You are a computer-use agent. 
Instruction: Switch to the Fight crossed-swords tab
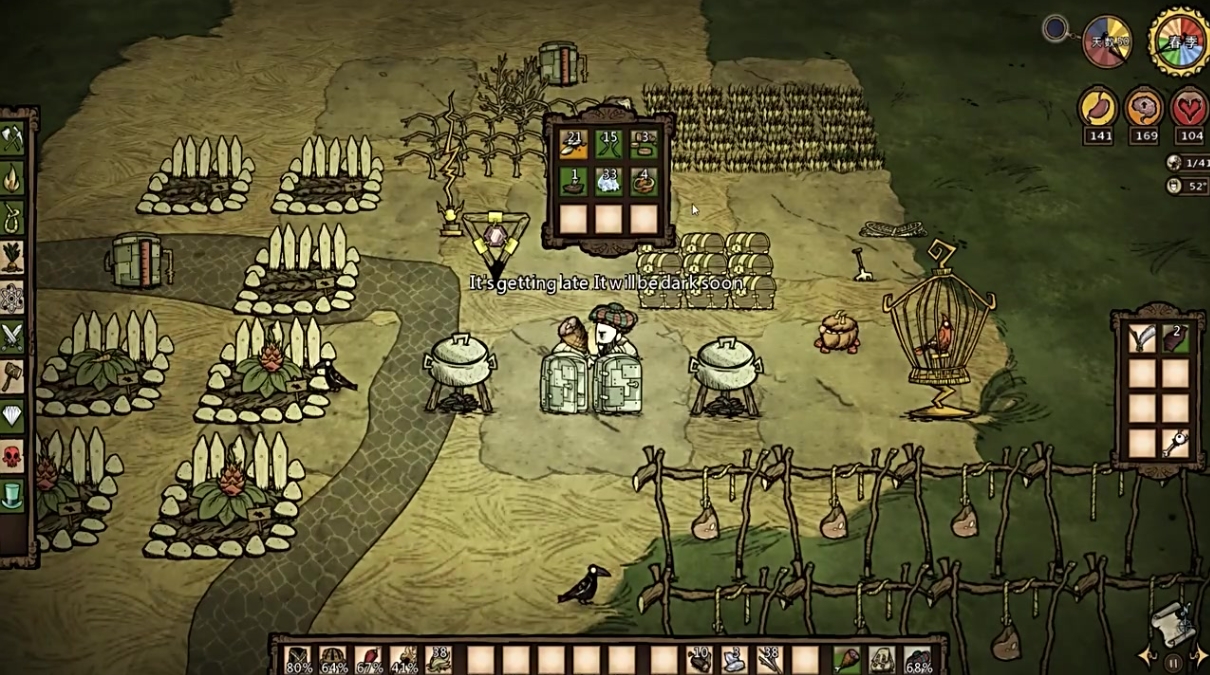click(x=13, y=337)
